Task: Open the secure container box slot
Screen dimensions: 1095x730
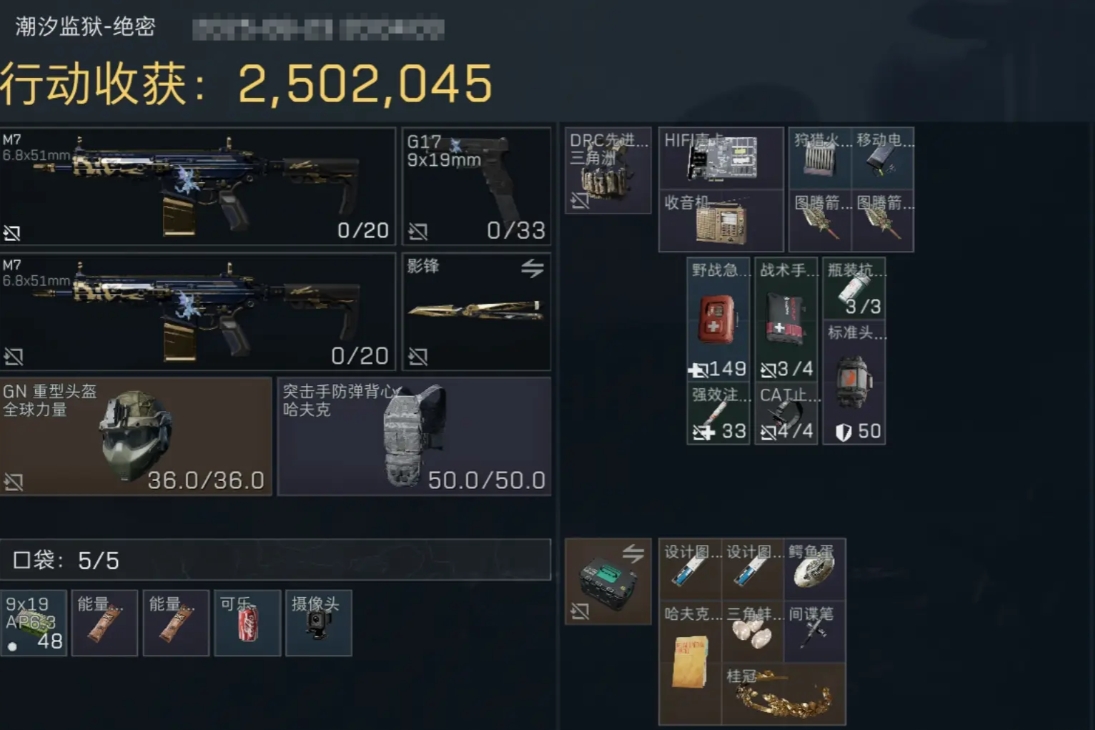Action: tap(608, 581)
